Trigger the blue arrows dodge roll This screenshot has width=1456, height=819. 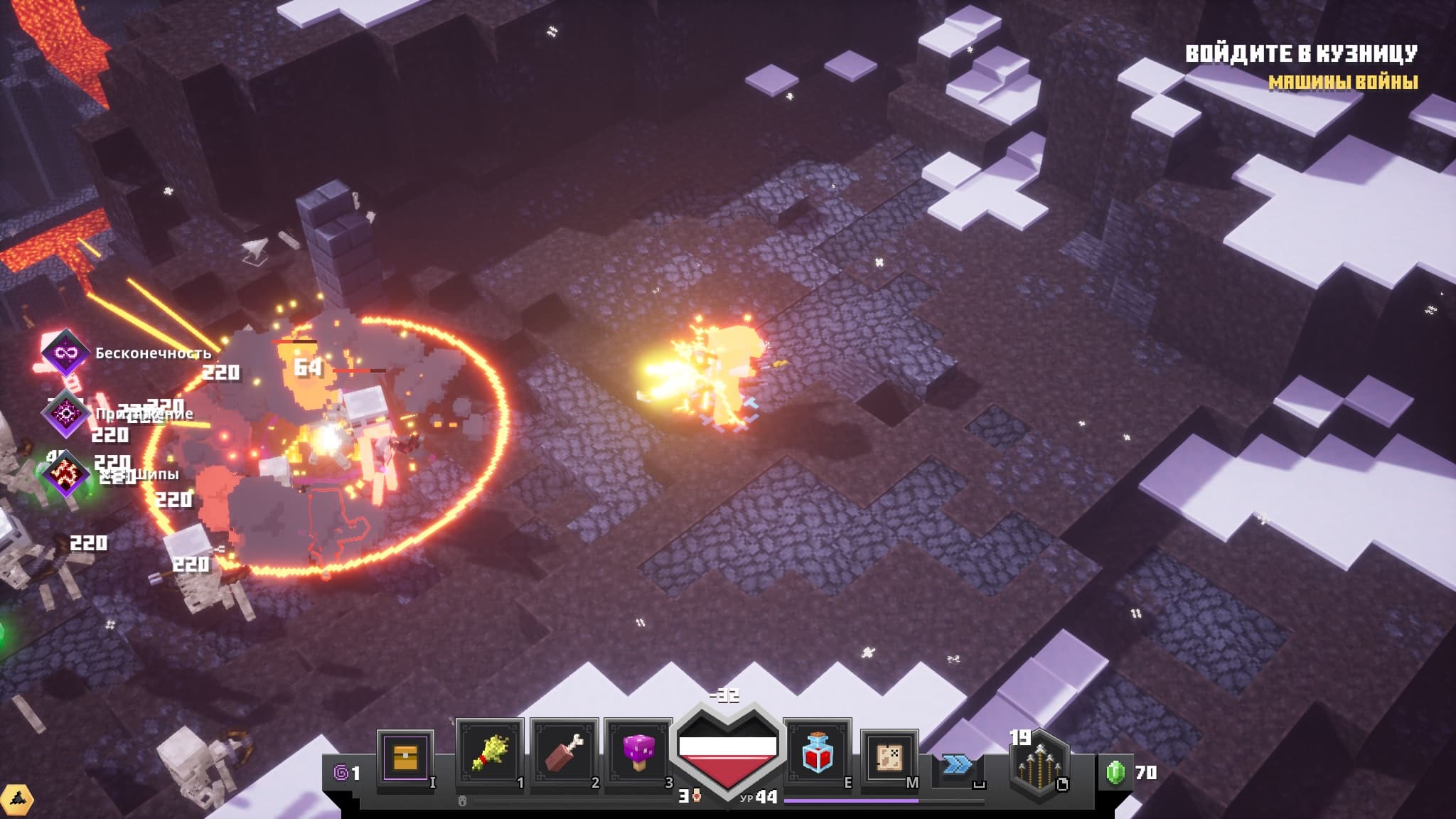tap(958, 765)
